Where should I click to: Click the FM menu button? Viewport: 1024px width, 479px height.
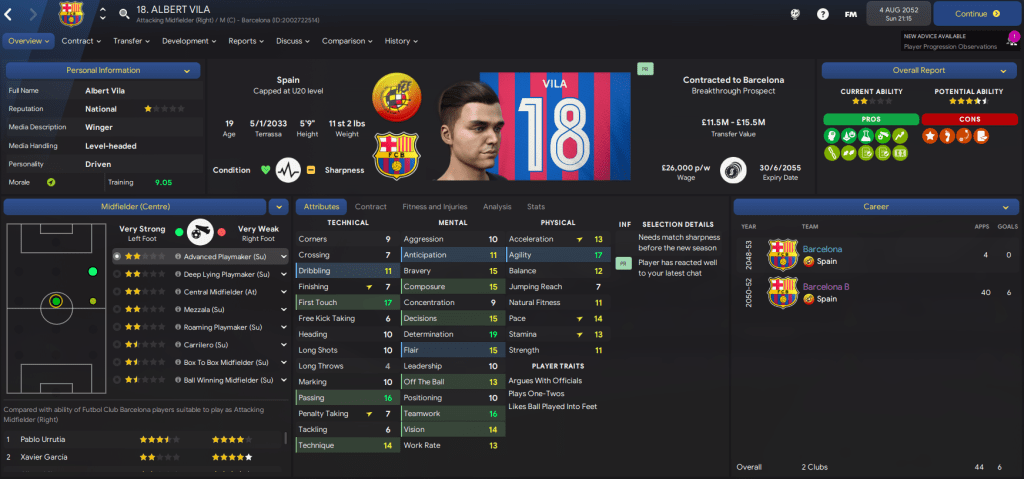tap(850, 14)
